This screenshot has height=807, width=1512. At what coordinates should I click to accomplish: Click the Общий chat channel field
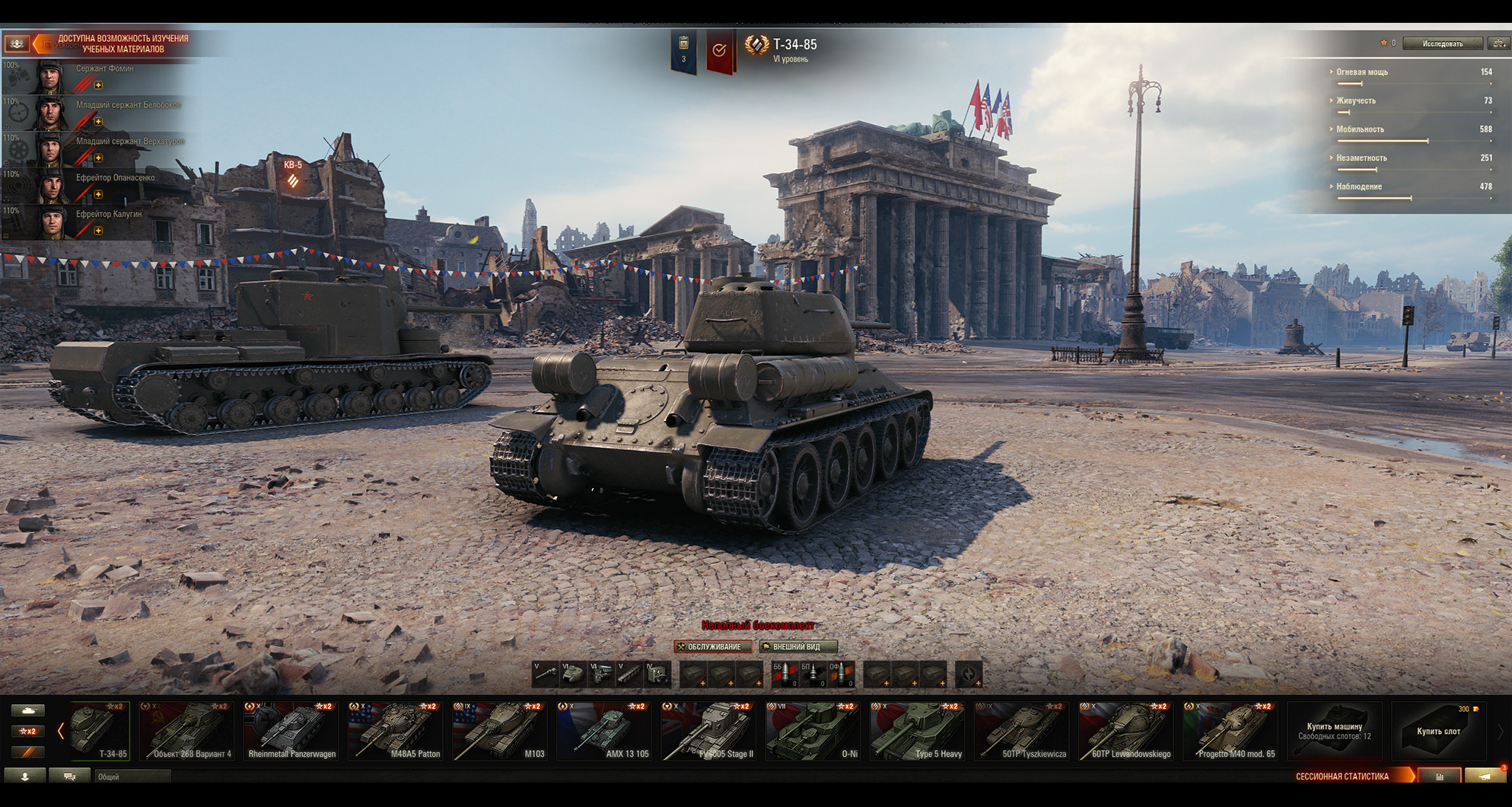pos(132,777)
